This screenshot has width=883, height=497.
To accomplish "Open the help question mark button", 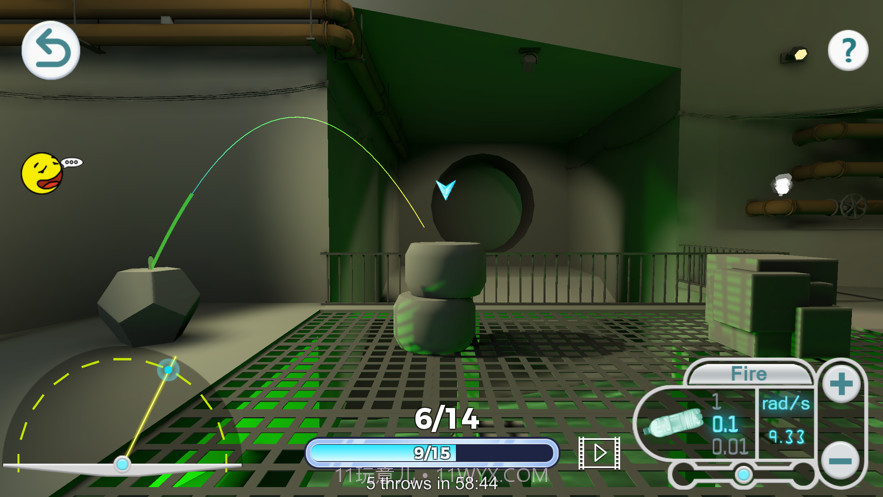I will click(848, 50).
